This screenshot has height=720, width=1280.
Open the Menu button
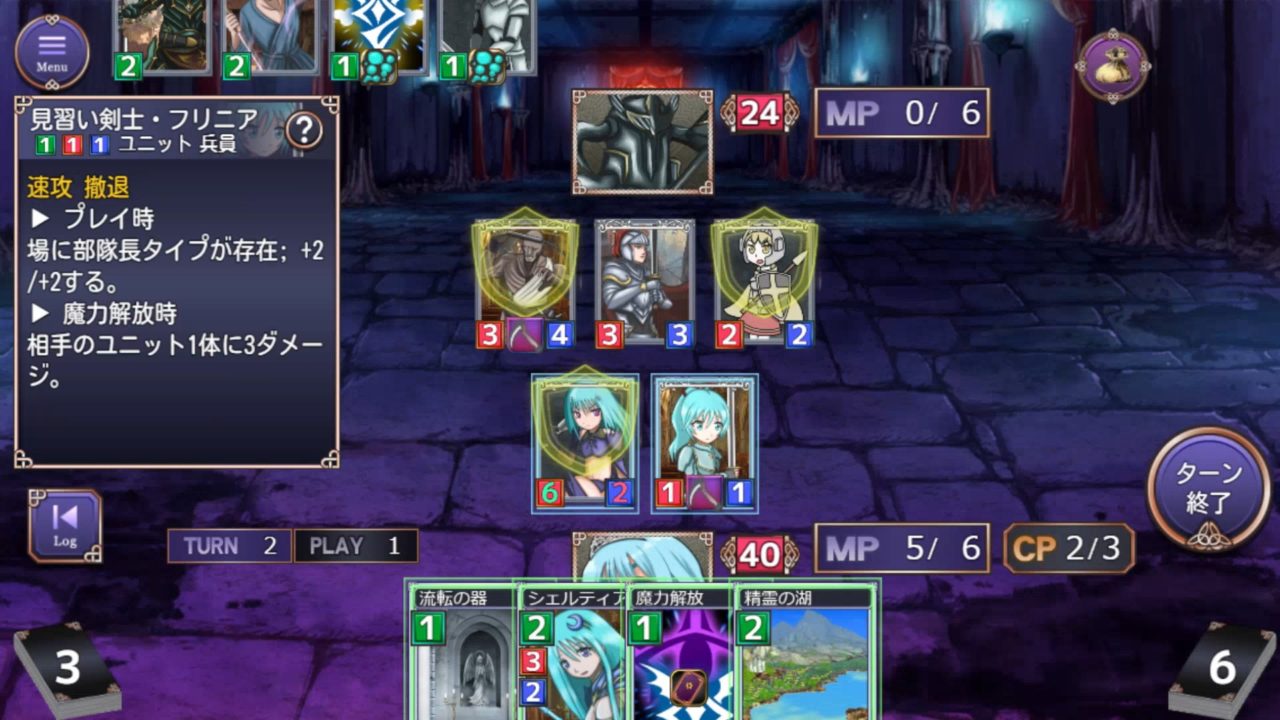pos(52,51)
